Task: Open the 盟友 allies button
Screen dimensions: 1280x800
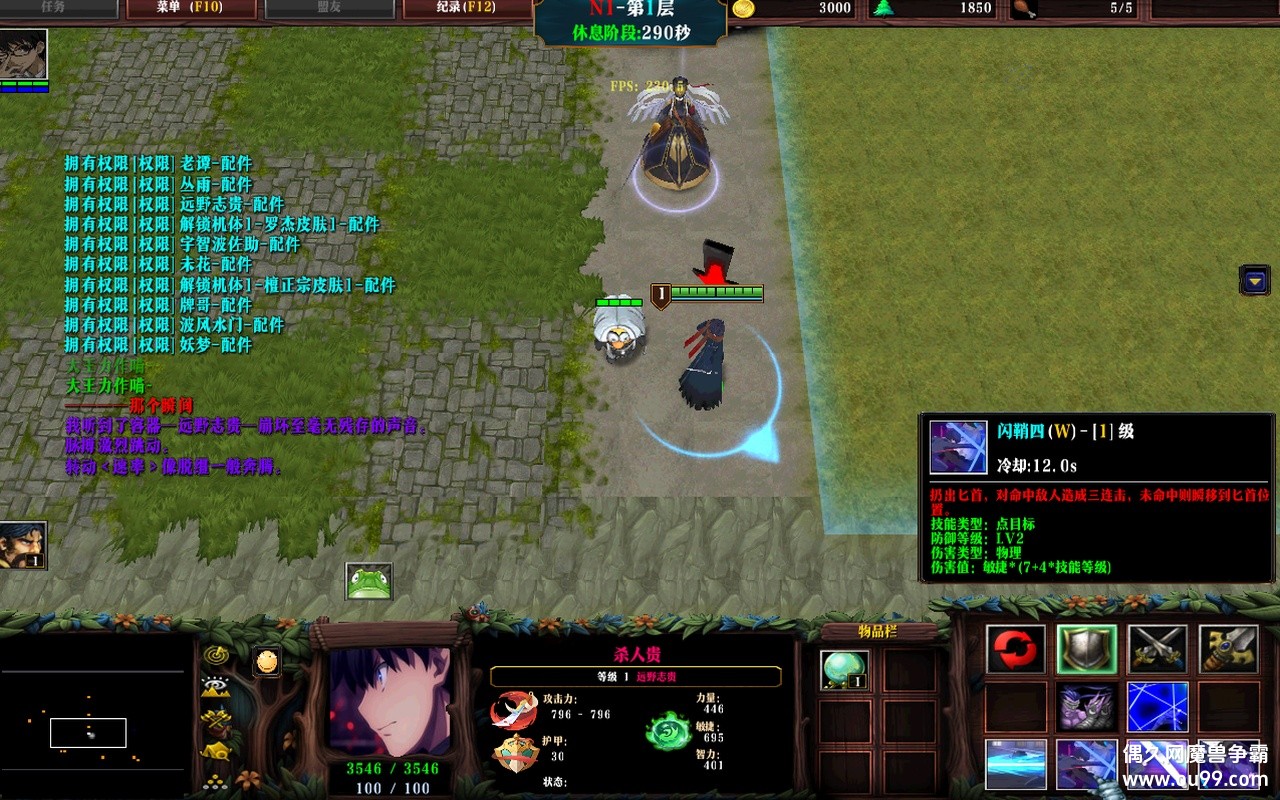Action: coord(328,9)
